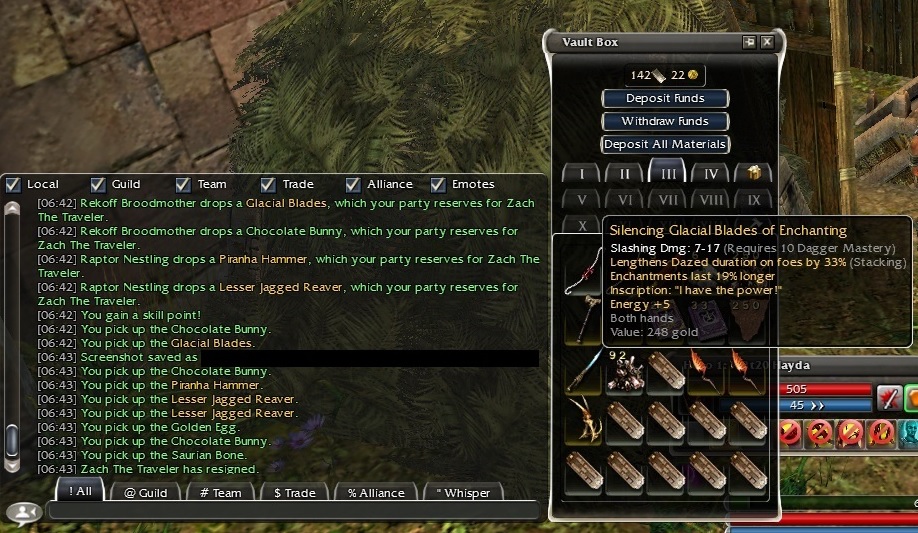Click the chat message input field
Screen dimensions: 918x533
[x=290, y=511]
